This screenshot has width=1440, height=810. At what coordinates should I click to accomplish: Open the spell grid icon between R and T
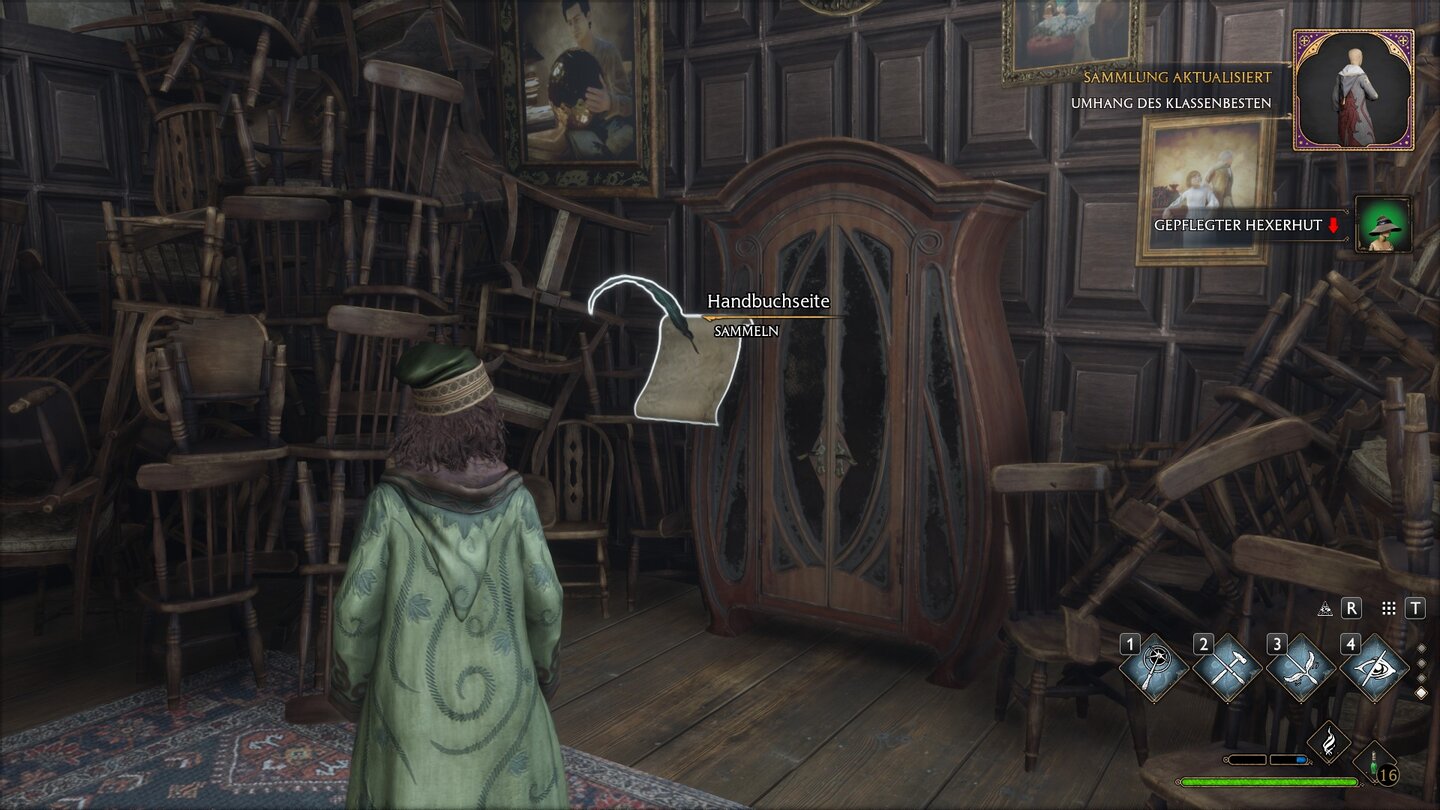(1388, 608)
